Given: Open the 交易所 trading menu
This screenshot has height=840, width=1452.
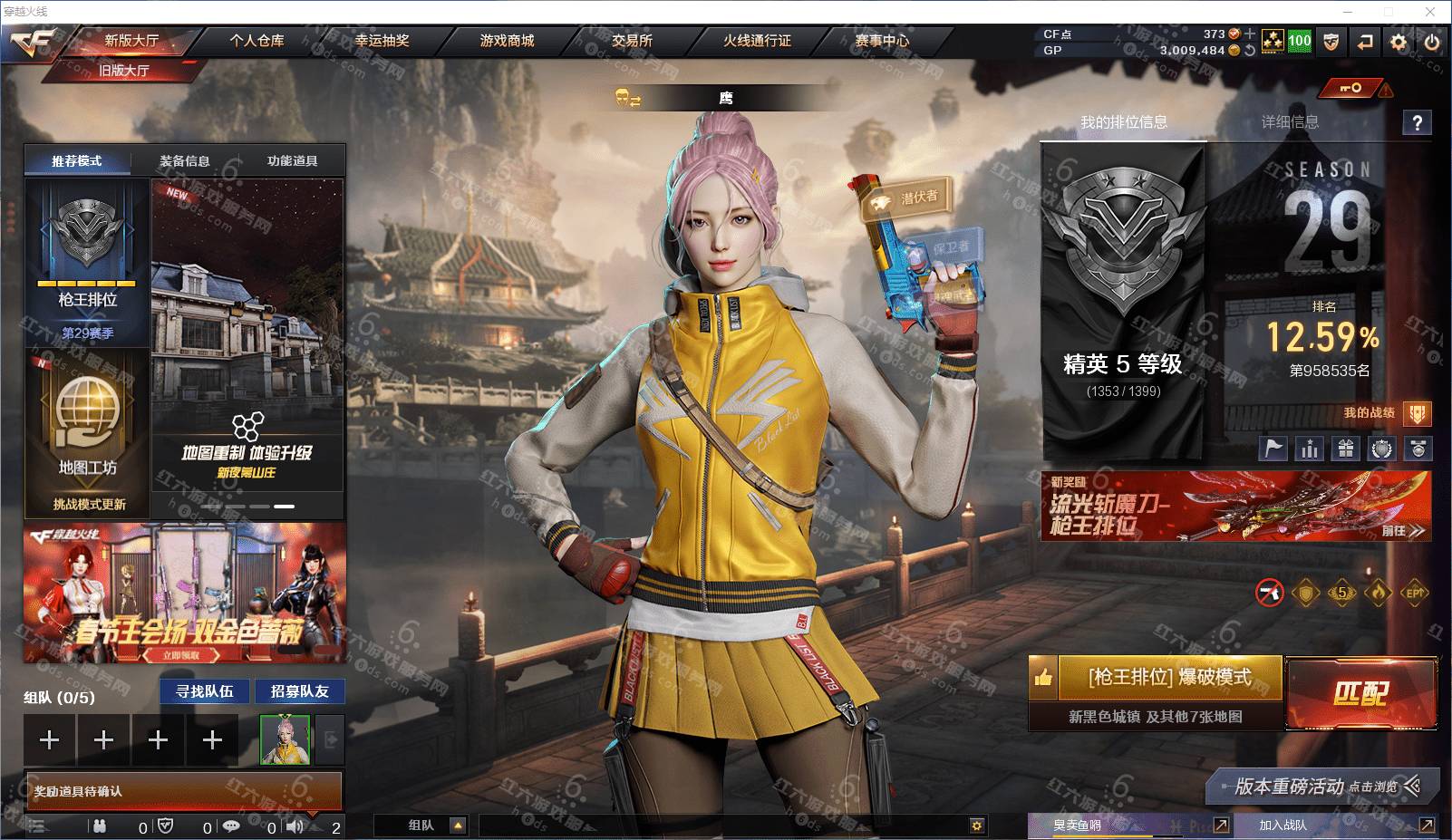Looking at the screenshot, I should coord(632,41).
